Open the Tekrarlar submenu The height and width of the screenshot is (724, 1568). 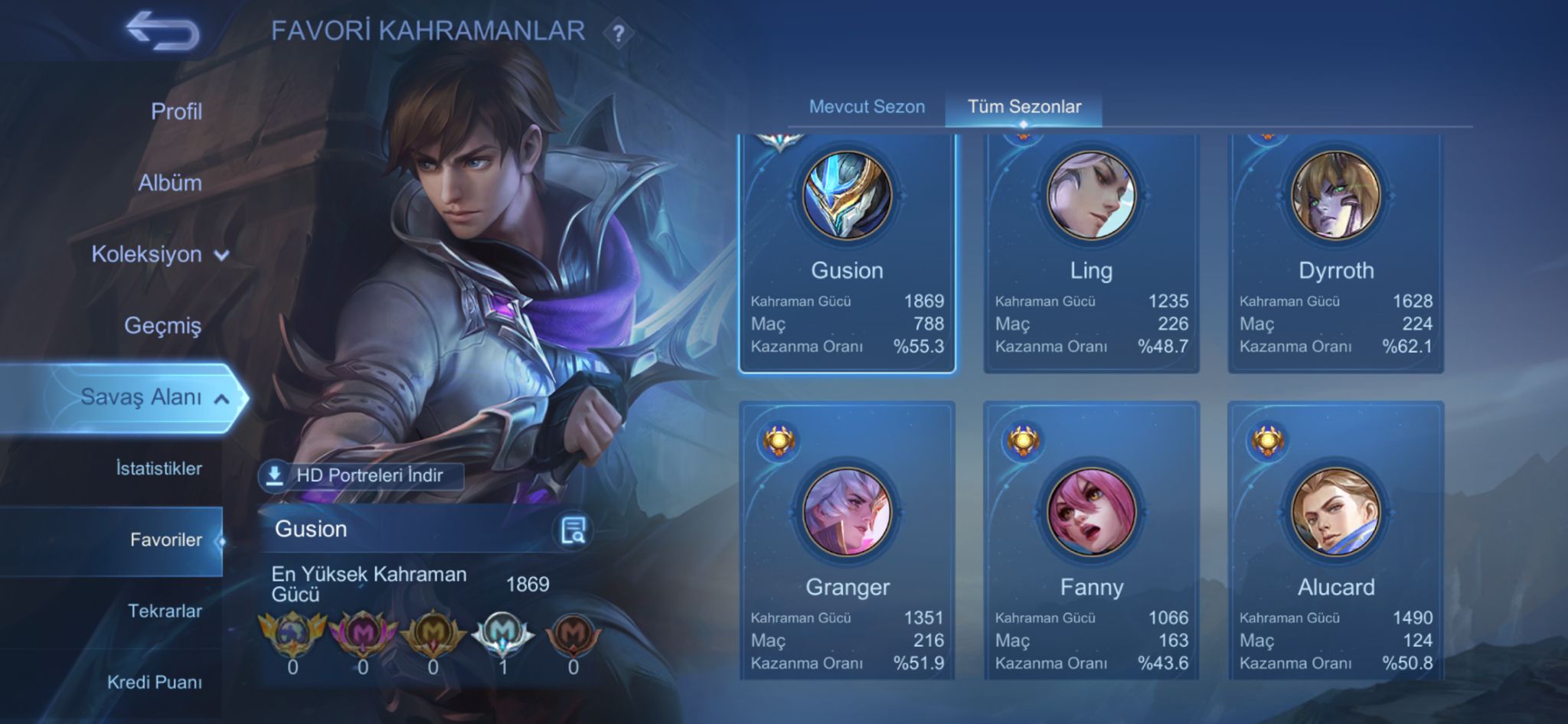(x=165, y=611)
